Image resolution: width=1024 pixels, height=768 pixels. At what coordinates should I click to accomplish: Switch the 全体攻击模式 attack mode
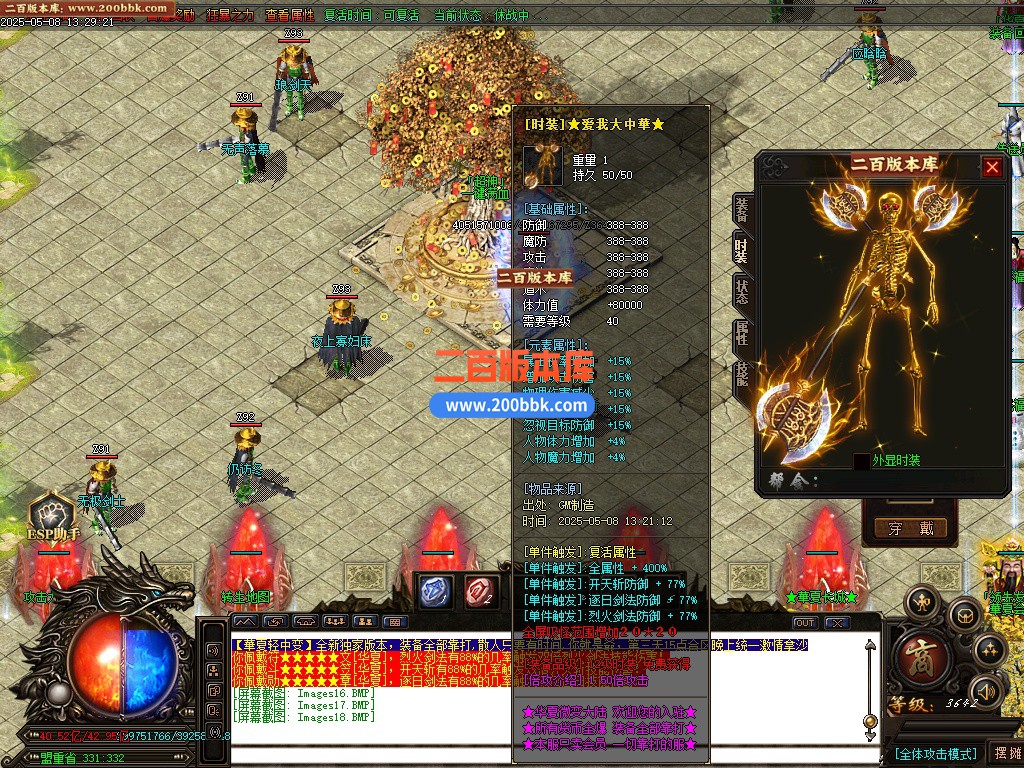tap(934, 753)
